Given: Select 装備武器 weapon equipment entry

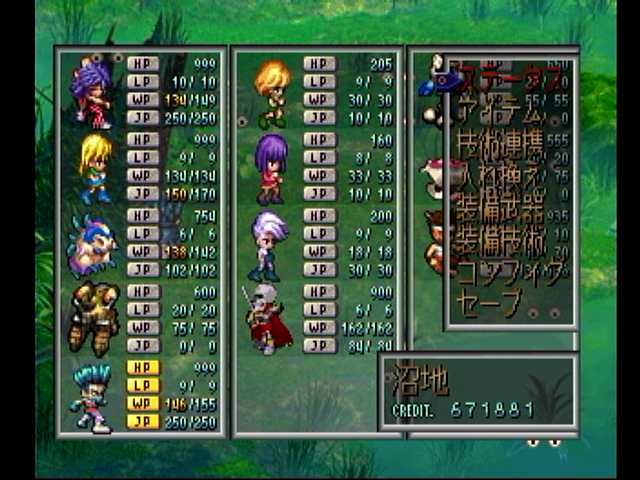Looking at the screenshot, I should 500,211.
